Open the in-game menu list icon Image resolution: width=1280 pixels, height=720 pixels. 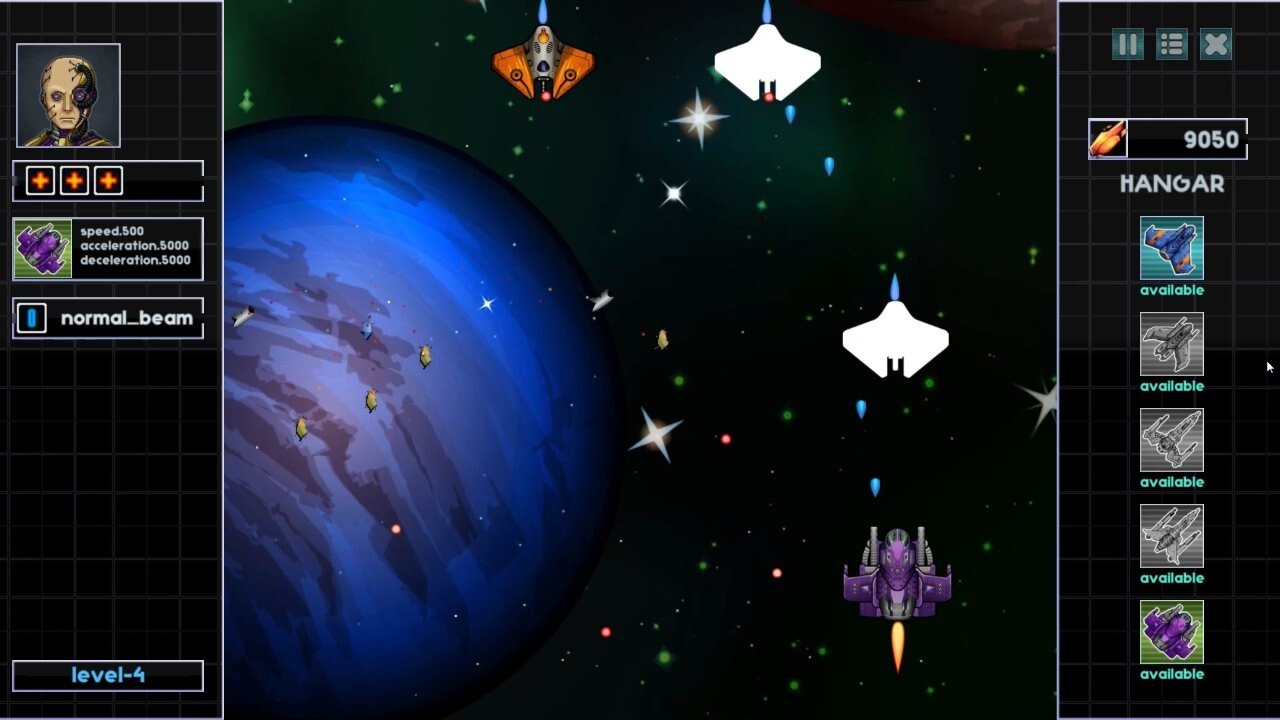point(1170,45)
